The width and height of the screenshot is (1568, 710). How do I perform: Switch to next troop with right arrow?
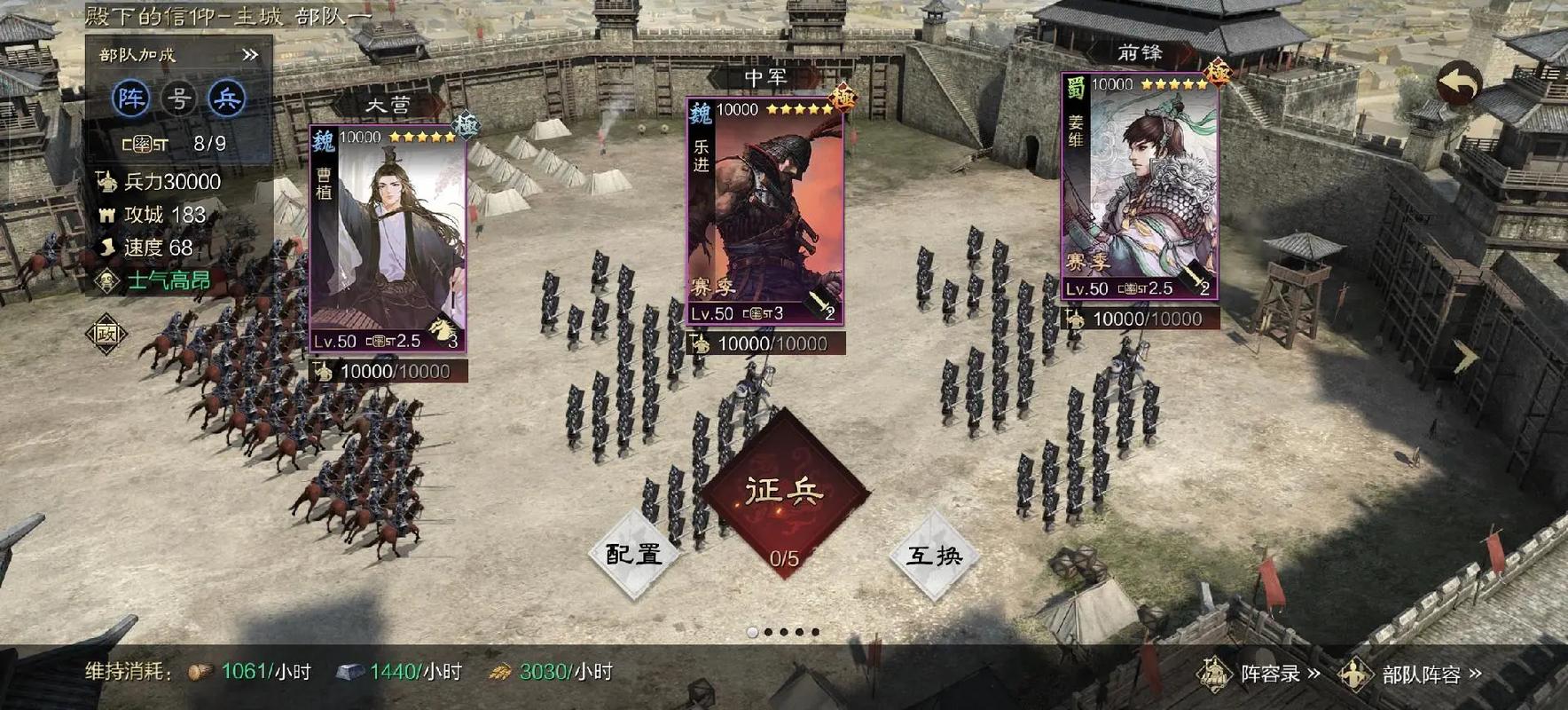[1464, 357]
